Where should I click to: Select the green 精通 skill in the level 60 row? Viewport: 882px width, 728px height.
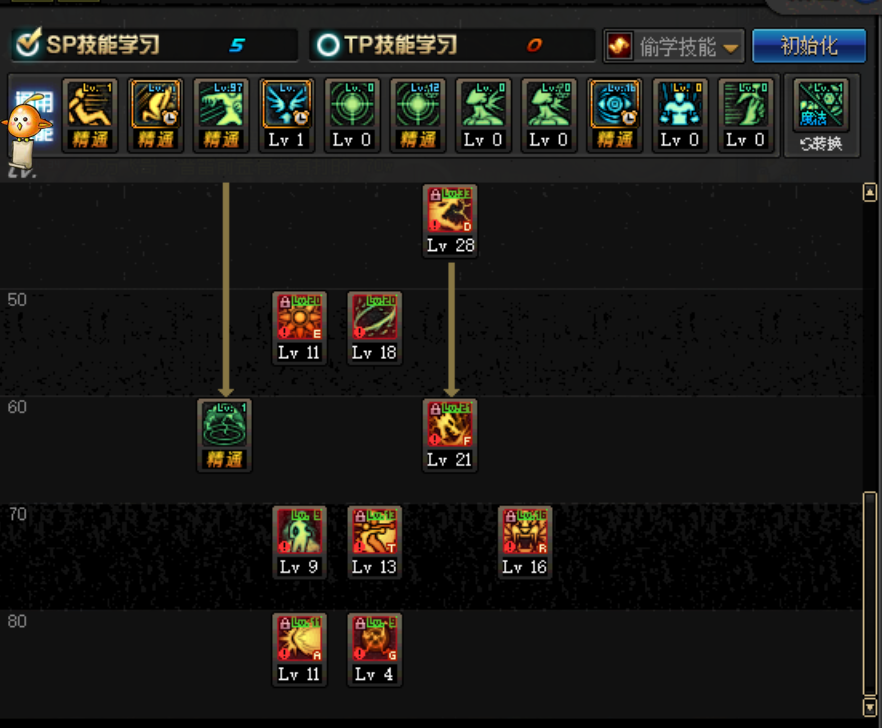coord(224,426)
